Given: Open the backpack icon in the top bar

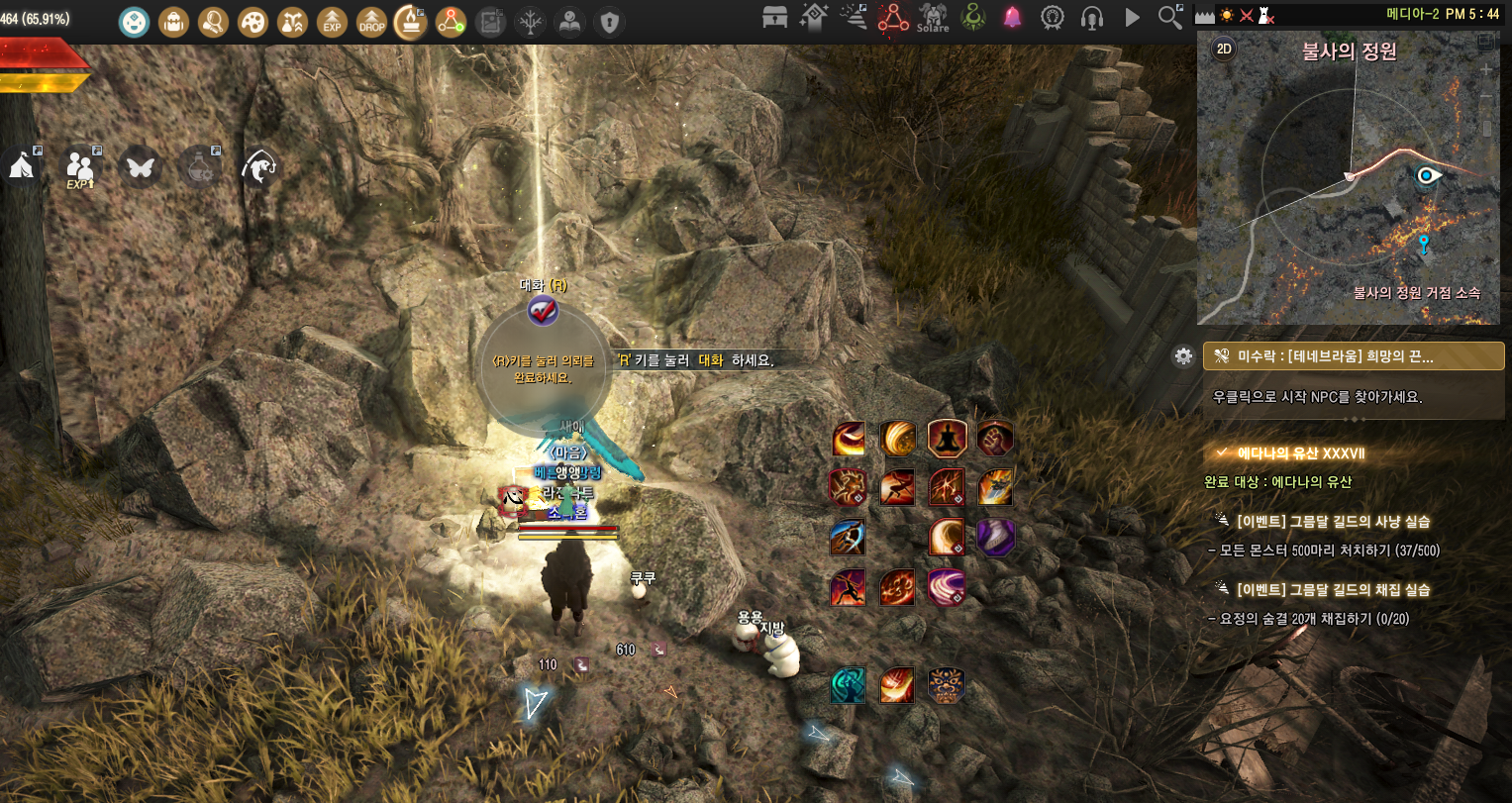Looking at the screenshot, I should click(174, 21).
